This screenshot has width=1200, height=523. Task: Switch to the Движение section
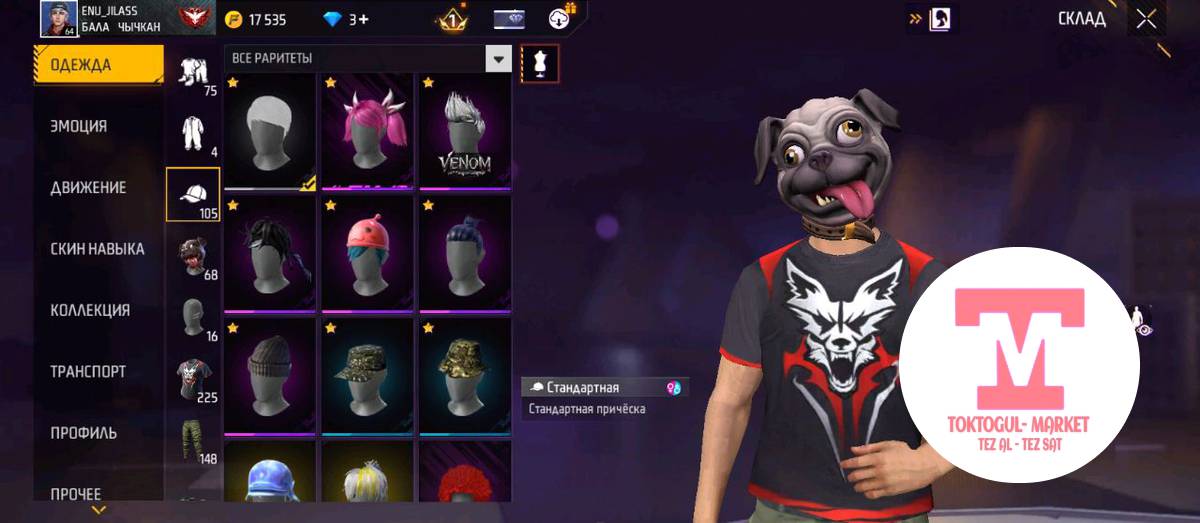tap(88, 188)
